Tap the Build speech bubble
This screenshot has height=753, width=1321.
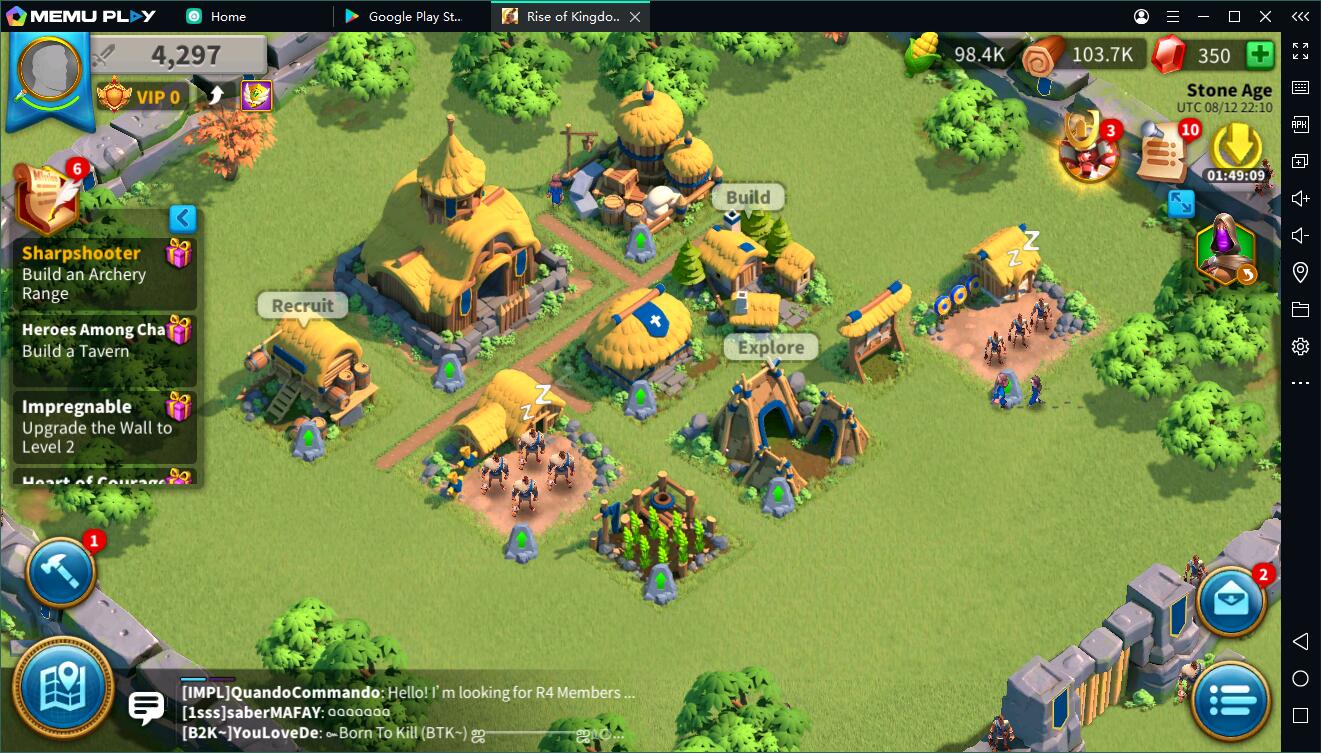point(748,198)
